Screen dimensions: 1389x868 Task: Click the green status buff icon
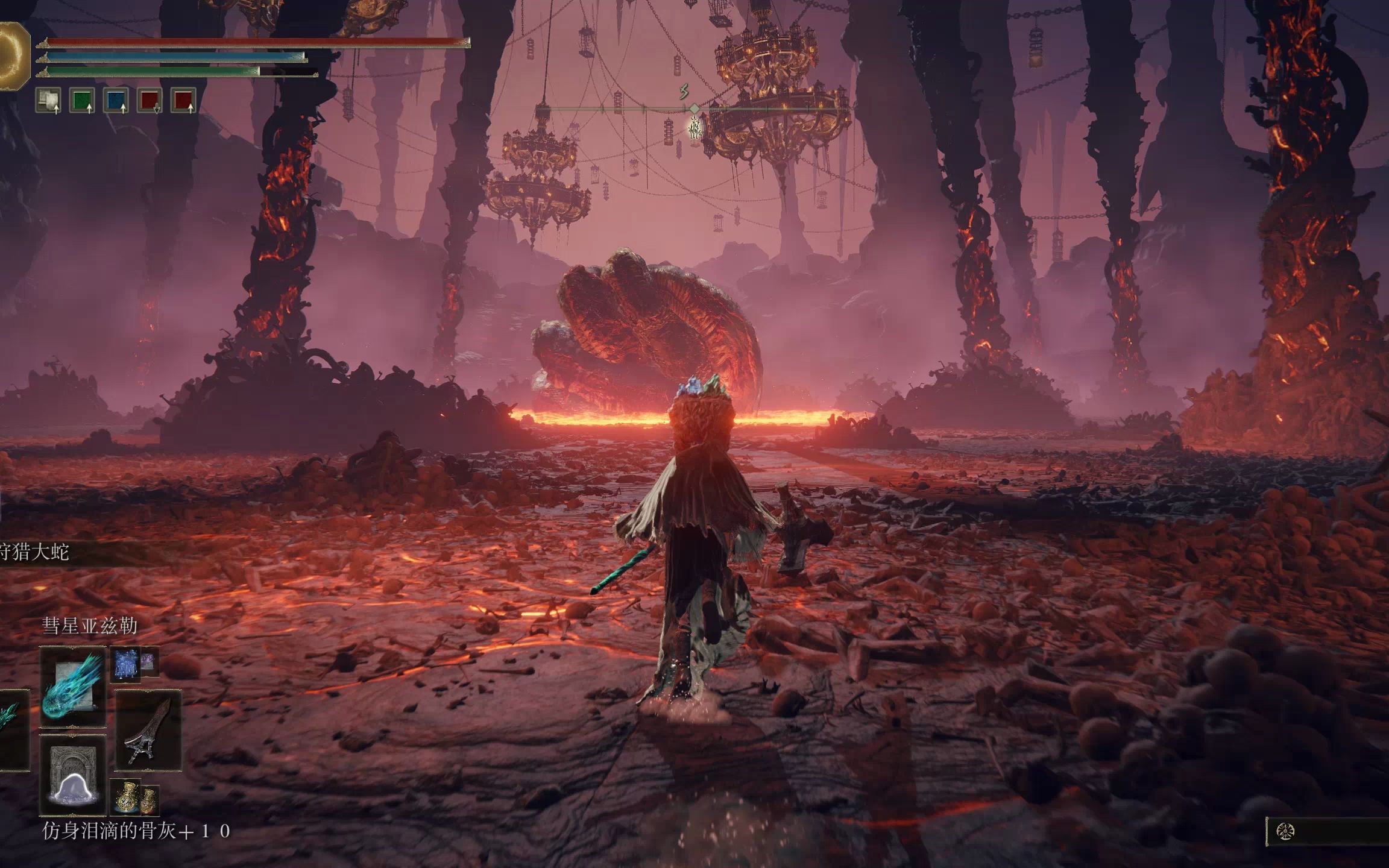click(x=82, y=101)
